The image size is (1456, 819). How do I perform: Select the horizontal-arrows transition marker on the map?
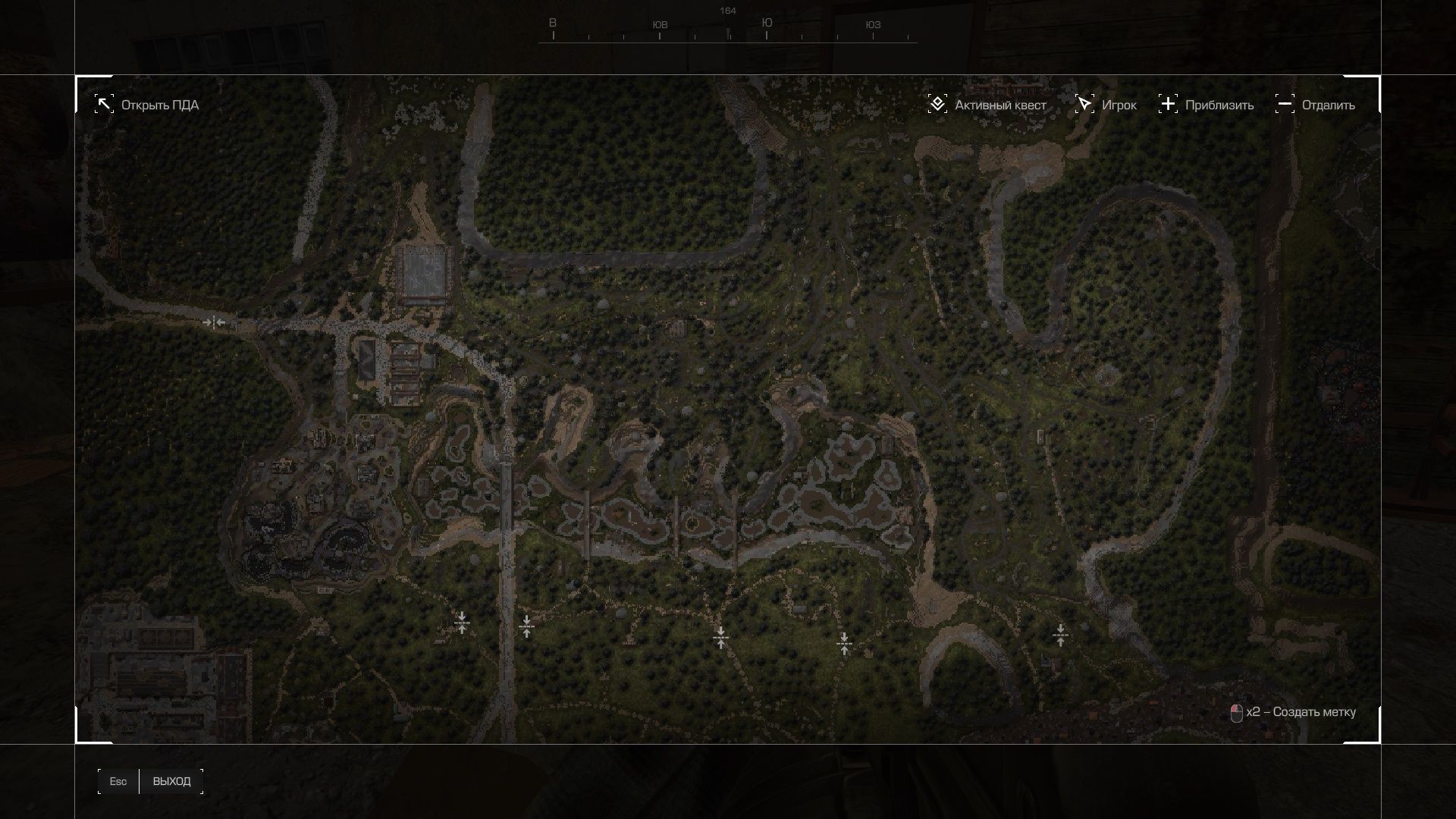pos(214,322)
